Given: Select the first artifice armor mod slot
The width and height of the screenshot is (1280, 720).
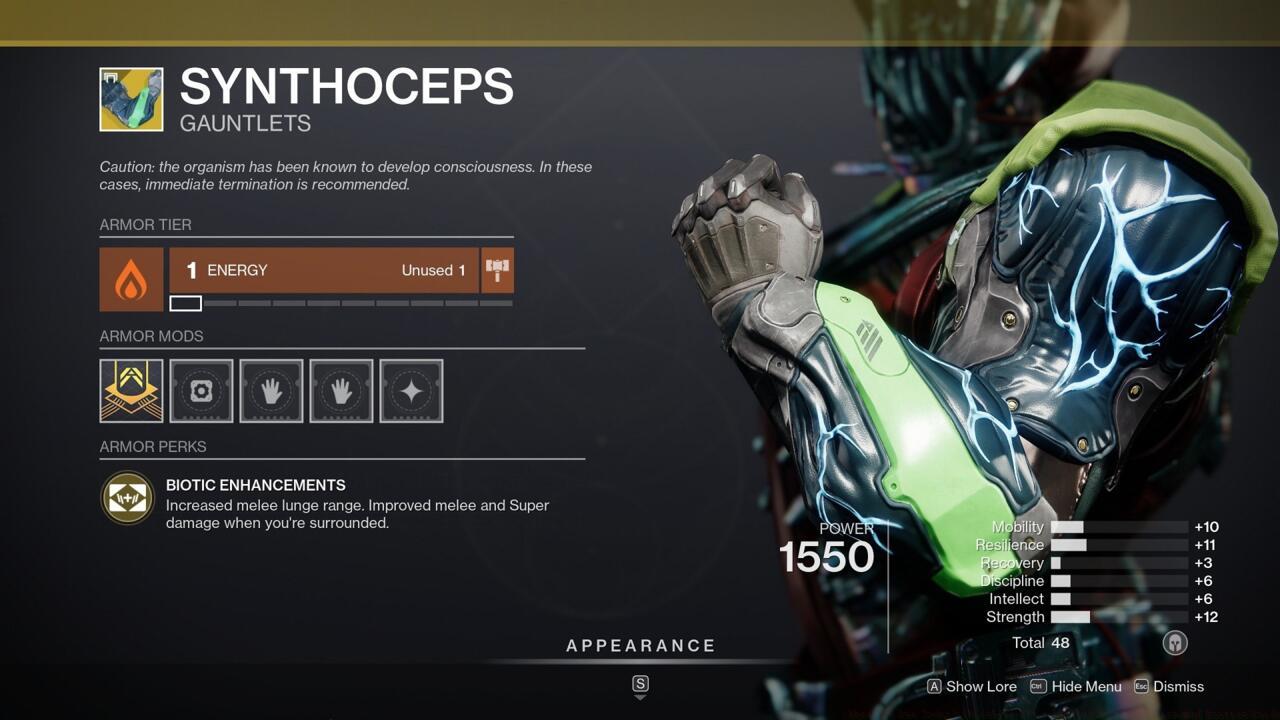Looking at the screenshot, I should pos(131,390).
